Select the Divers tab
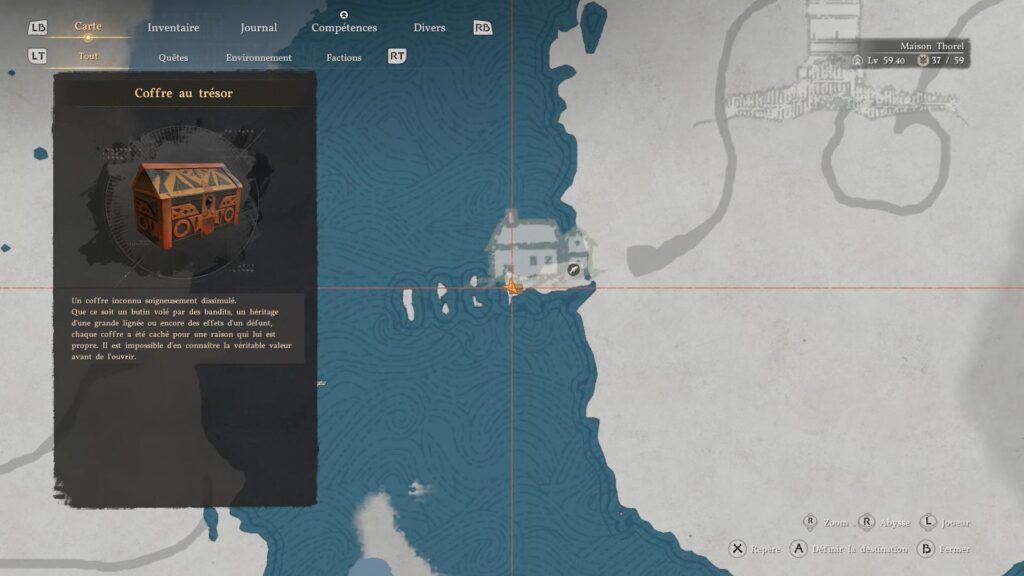Screen dimensions: 1024x576 pos(429,27)
